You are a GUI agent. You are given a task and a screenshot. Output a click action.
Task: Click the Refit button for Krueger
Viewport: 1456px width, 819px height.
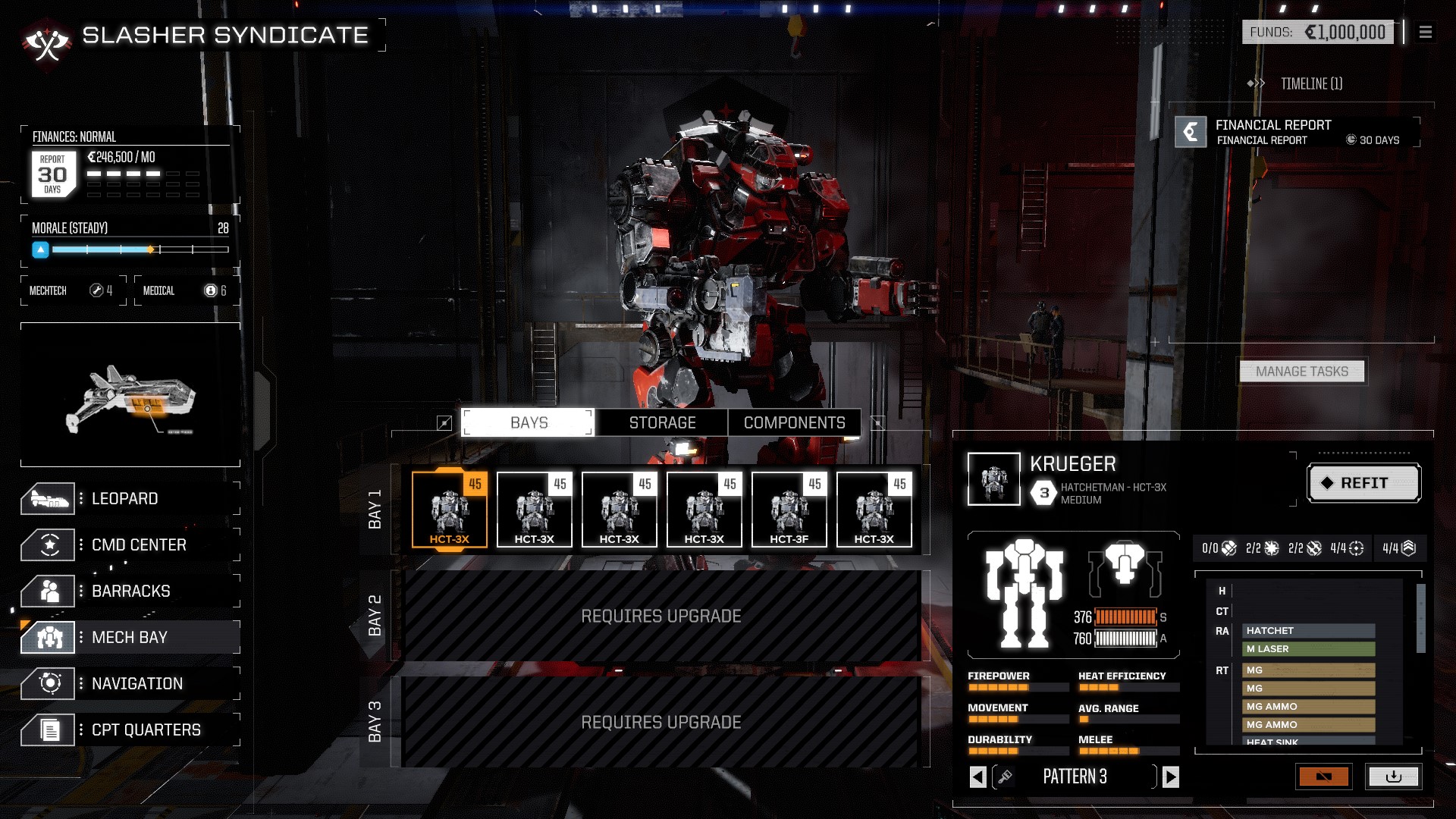1363,482
